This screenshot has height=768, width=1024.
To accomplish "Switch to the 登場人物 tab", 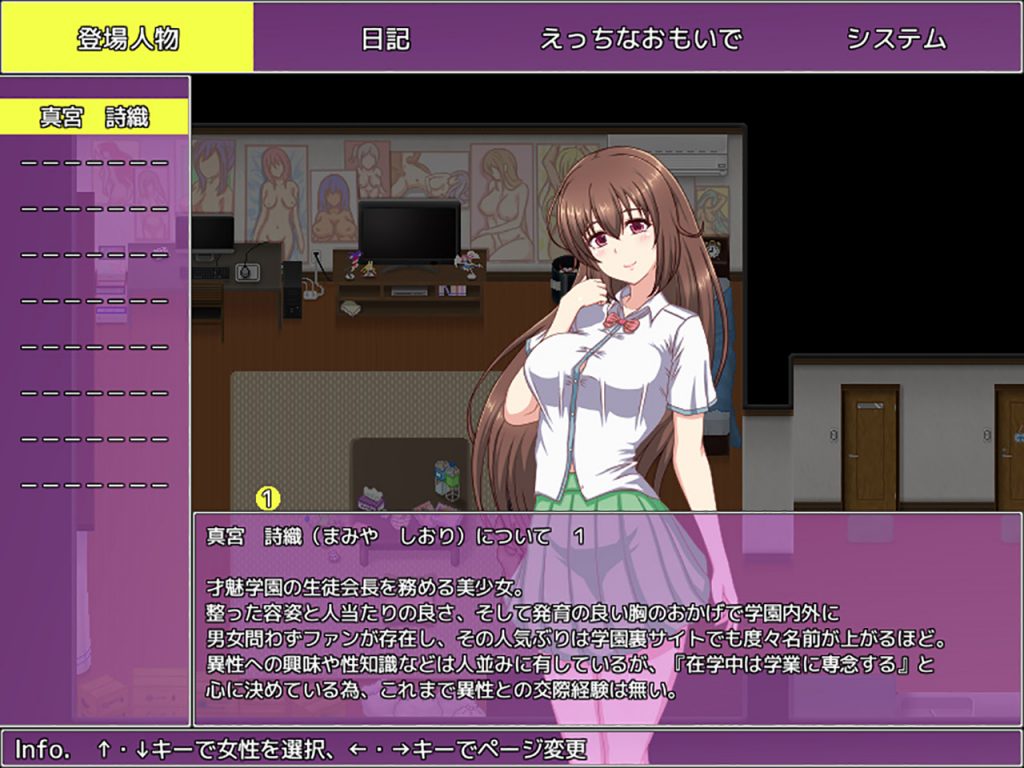I will click(x=127, y=38).
